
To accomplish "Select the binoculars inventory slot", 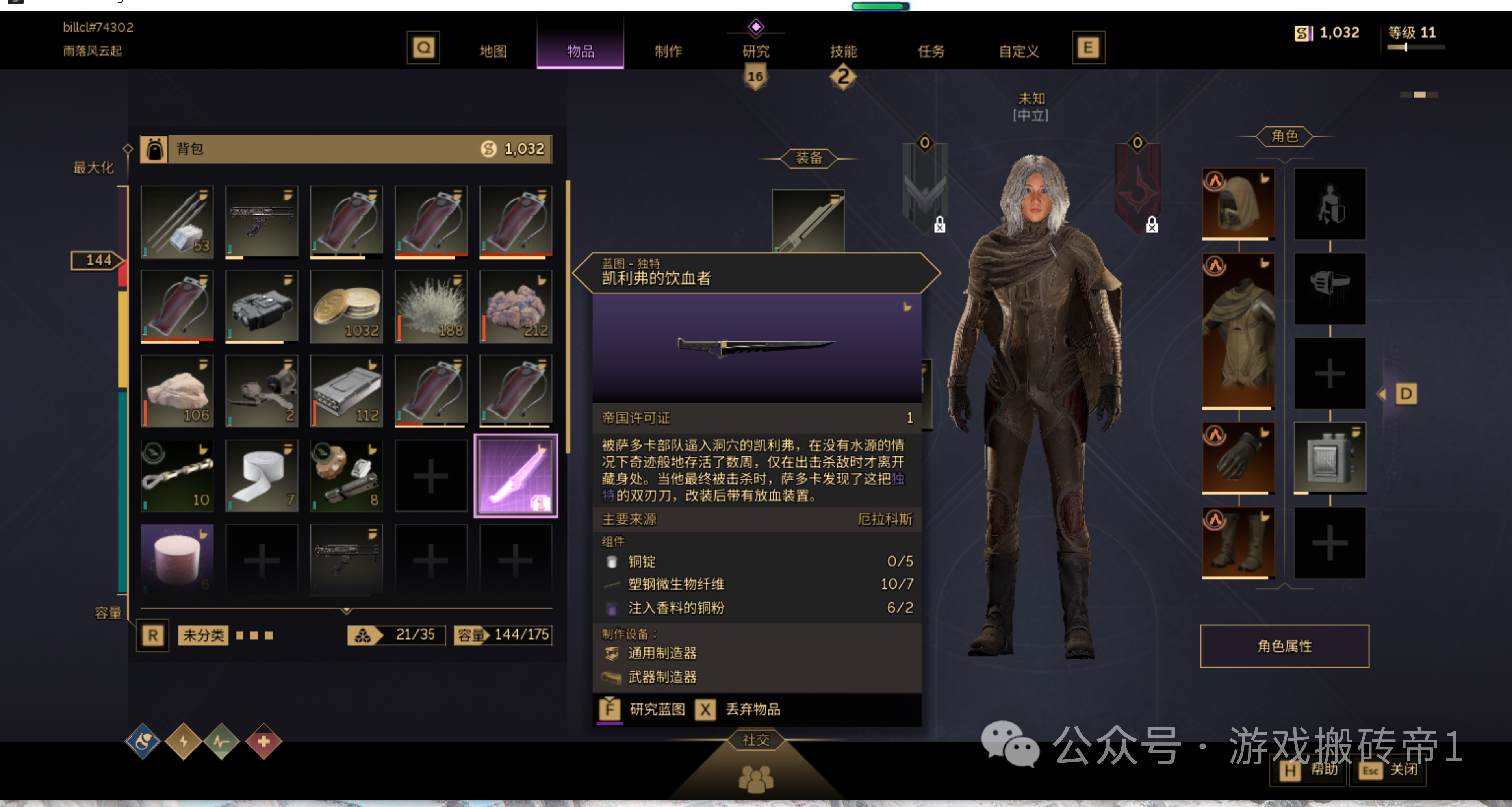I will click(262, 307).
